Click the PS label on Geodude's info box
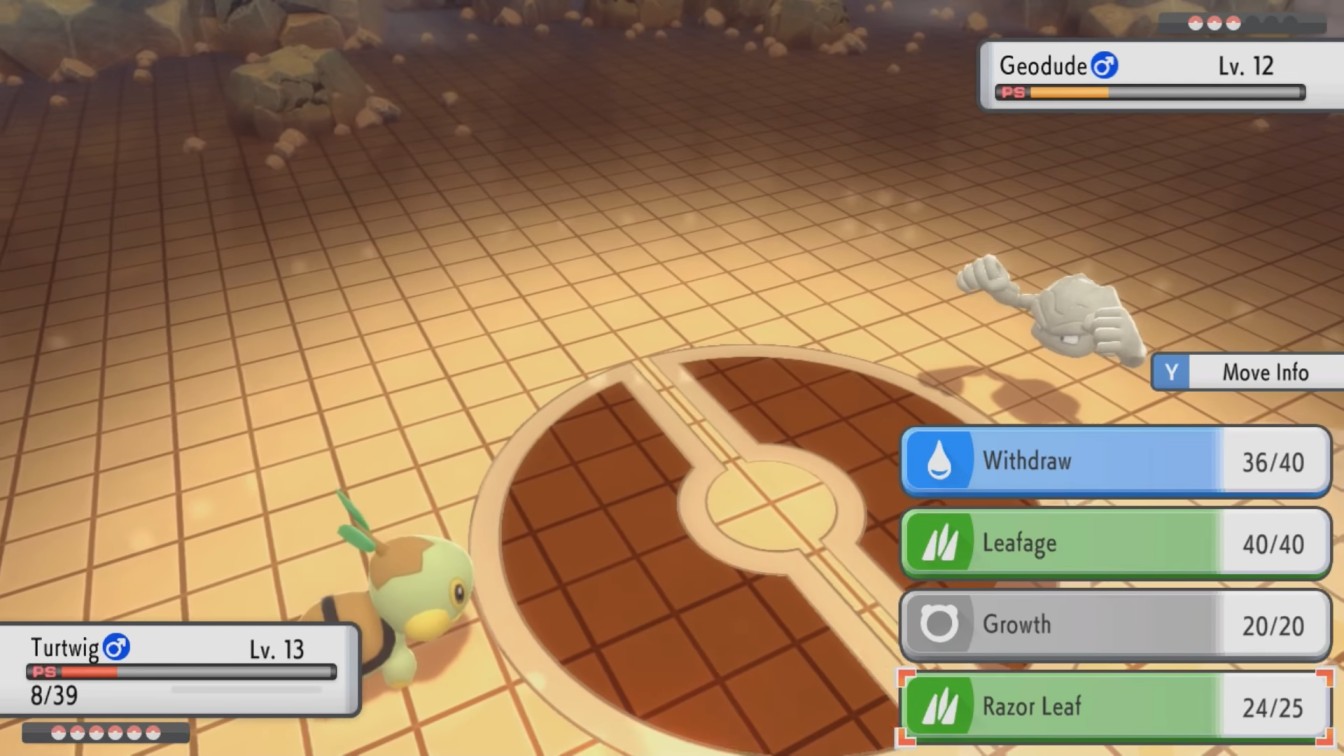The image size is (1344, 756). tap(1010, 92)
